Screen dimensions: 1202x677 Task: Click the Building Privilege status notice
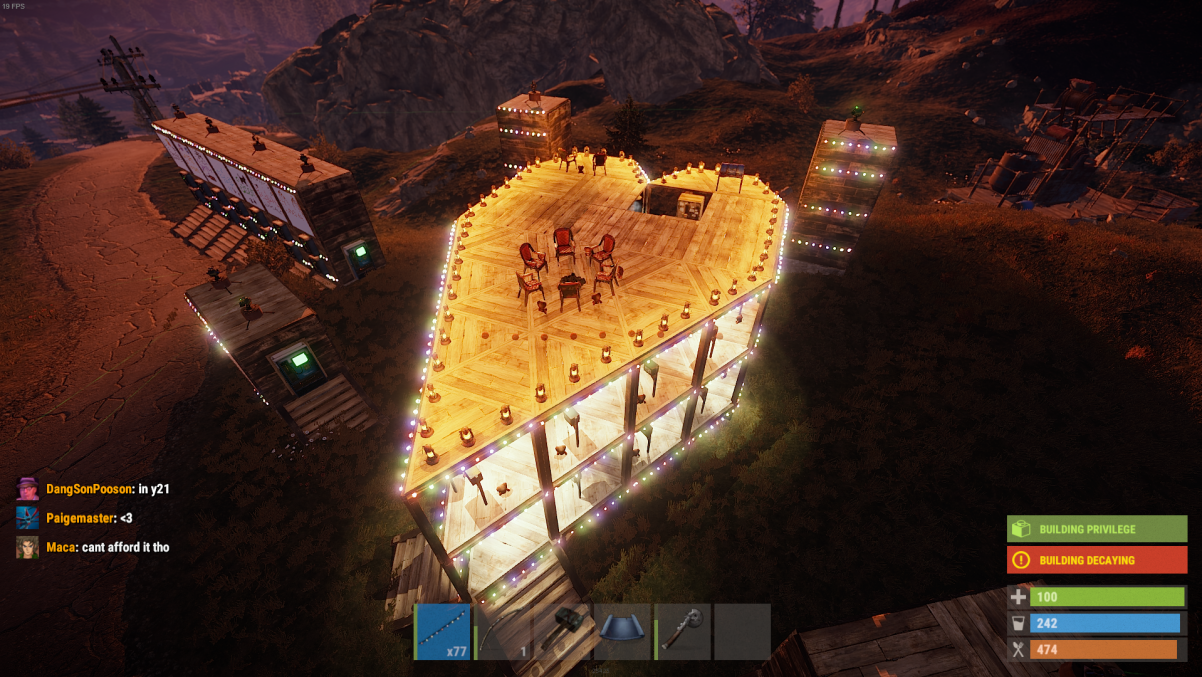point(1096,529)
